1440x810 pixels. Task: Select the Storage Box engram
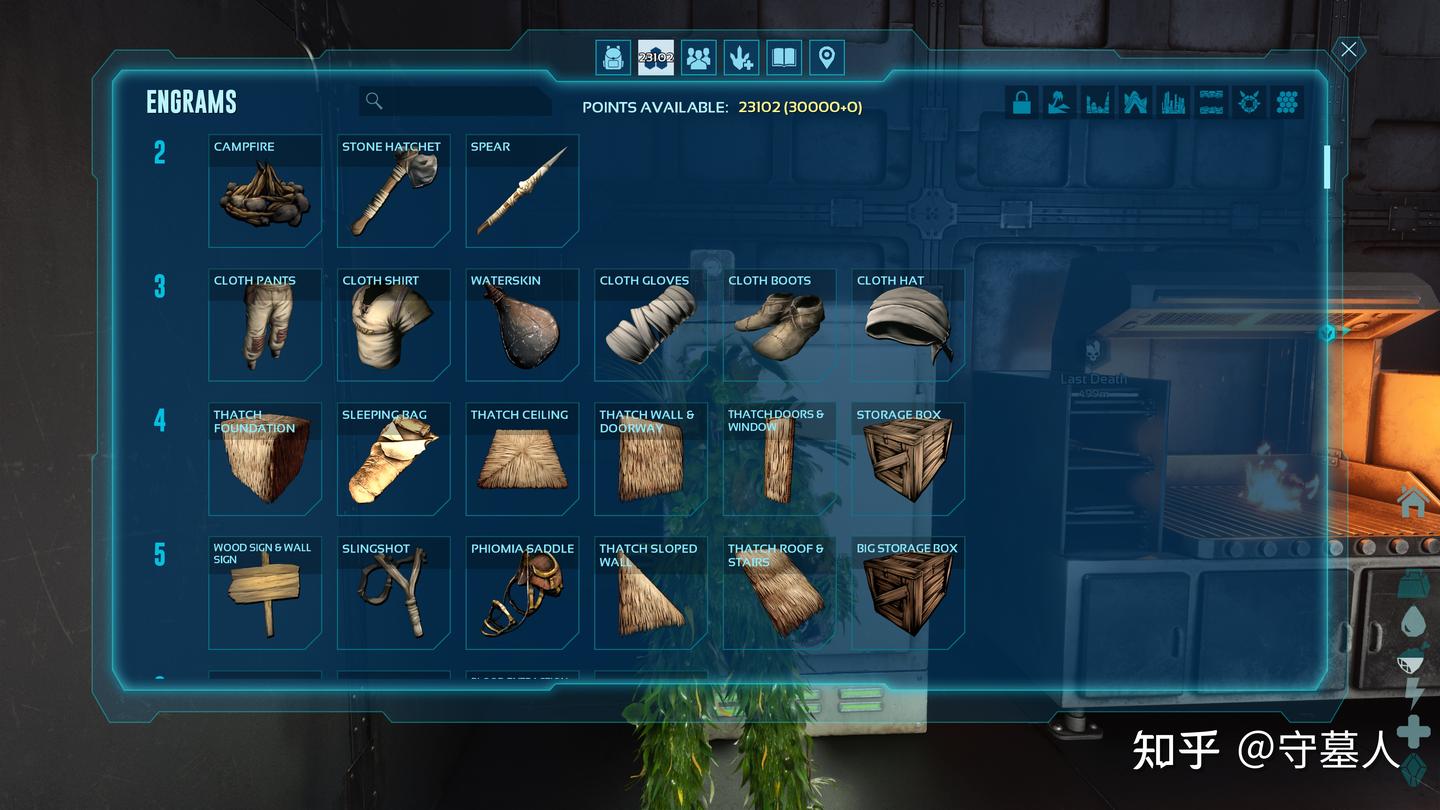[908, 459]
